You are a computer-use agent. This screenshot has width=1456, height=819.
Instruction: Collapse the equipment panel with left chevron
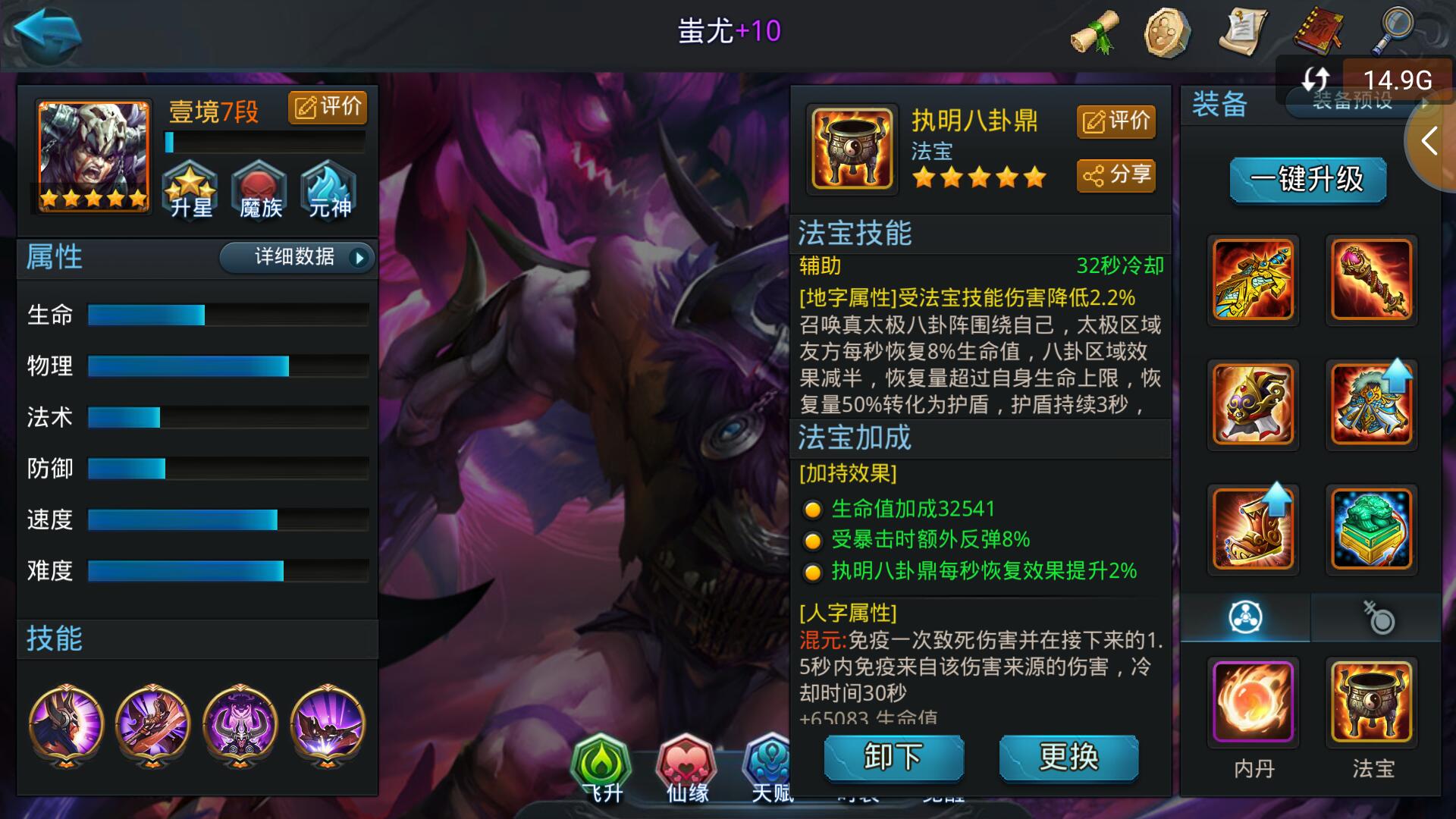pyautogui.click(x=1429, y=140)
